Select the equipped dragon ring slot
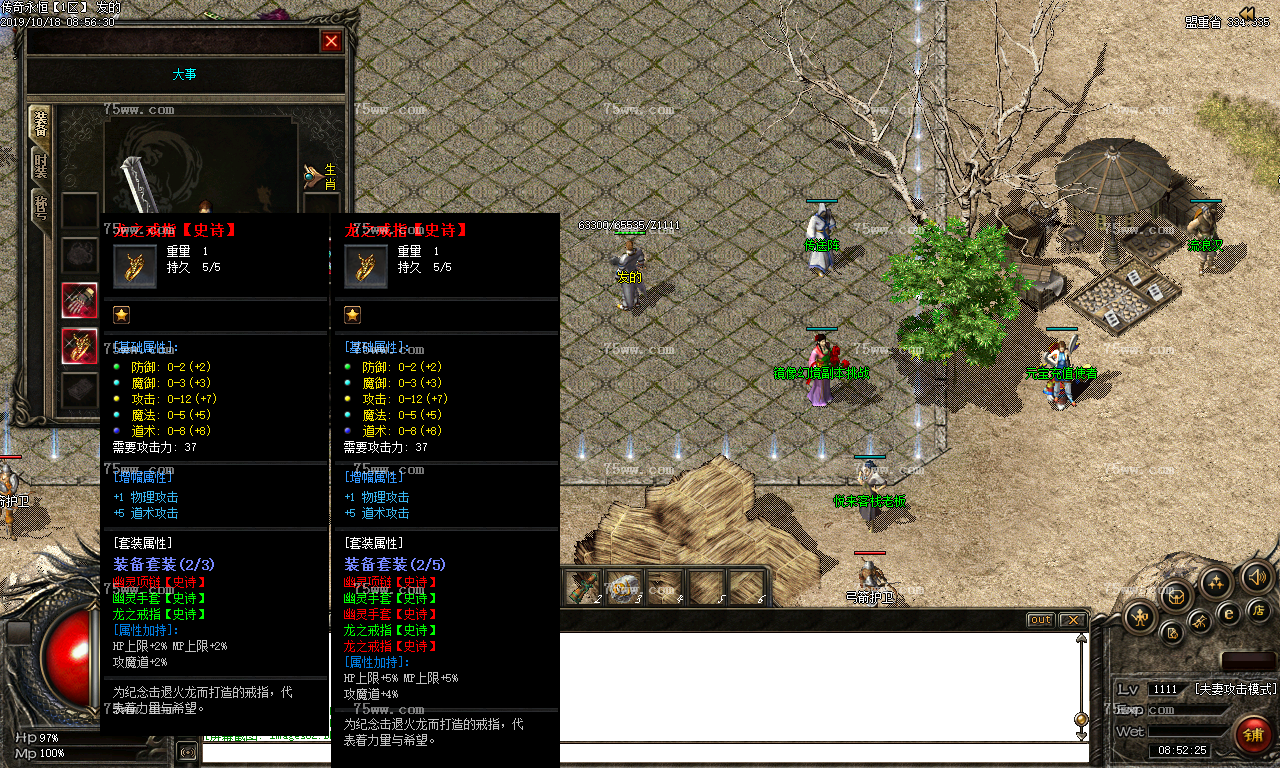Image resolution: width=1280 pixels, height=768 pixels. point(80,346)
